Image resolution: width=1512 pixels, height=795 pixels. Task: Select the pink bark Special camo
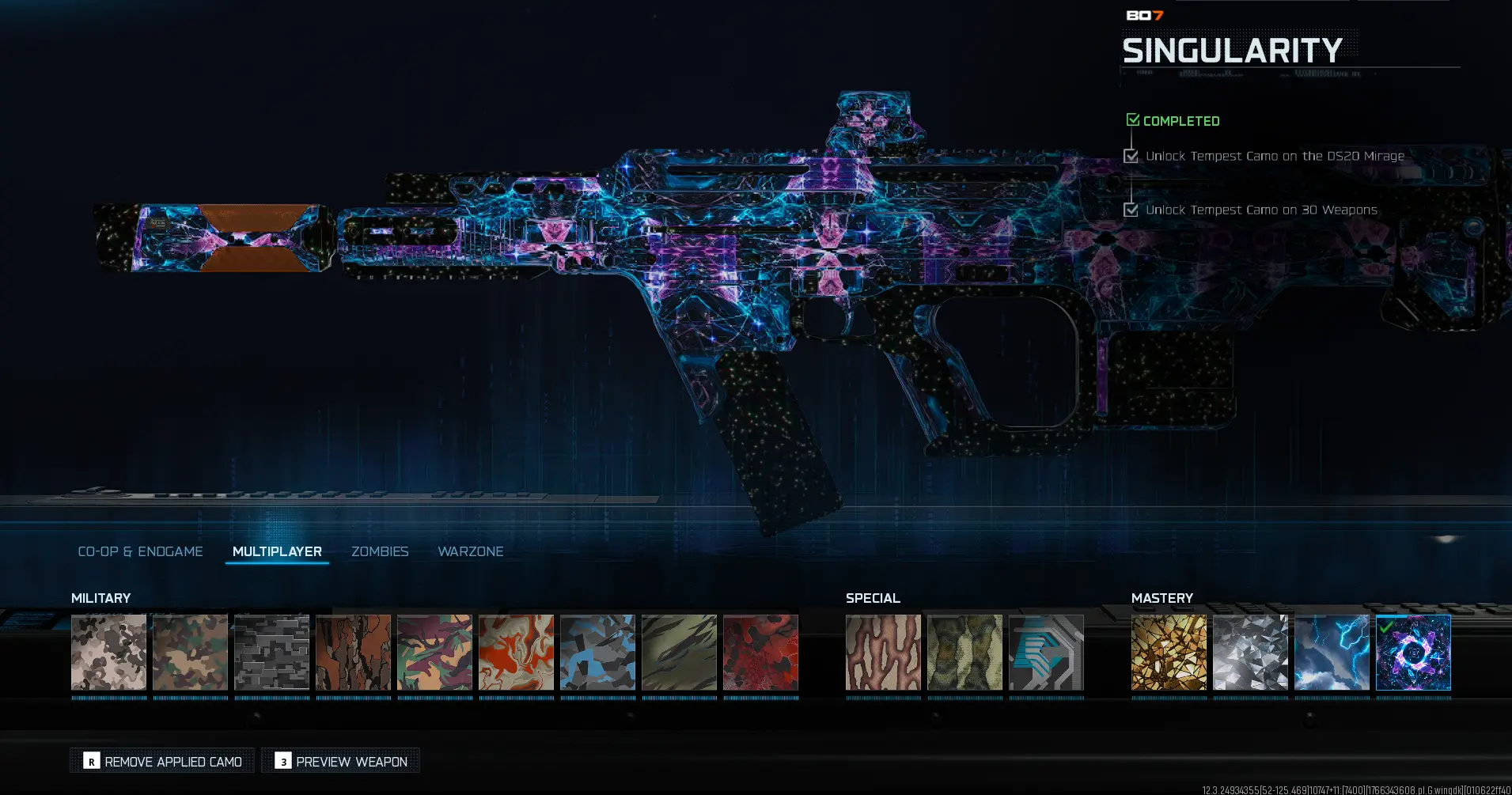883,653
